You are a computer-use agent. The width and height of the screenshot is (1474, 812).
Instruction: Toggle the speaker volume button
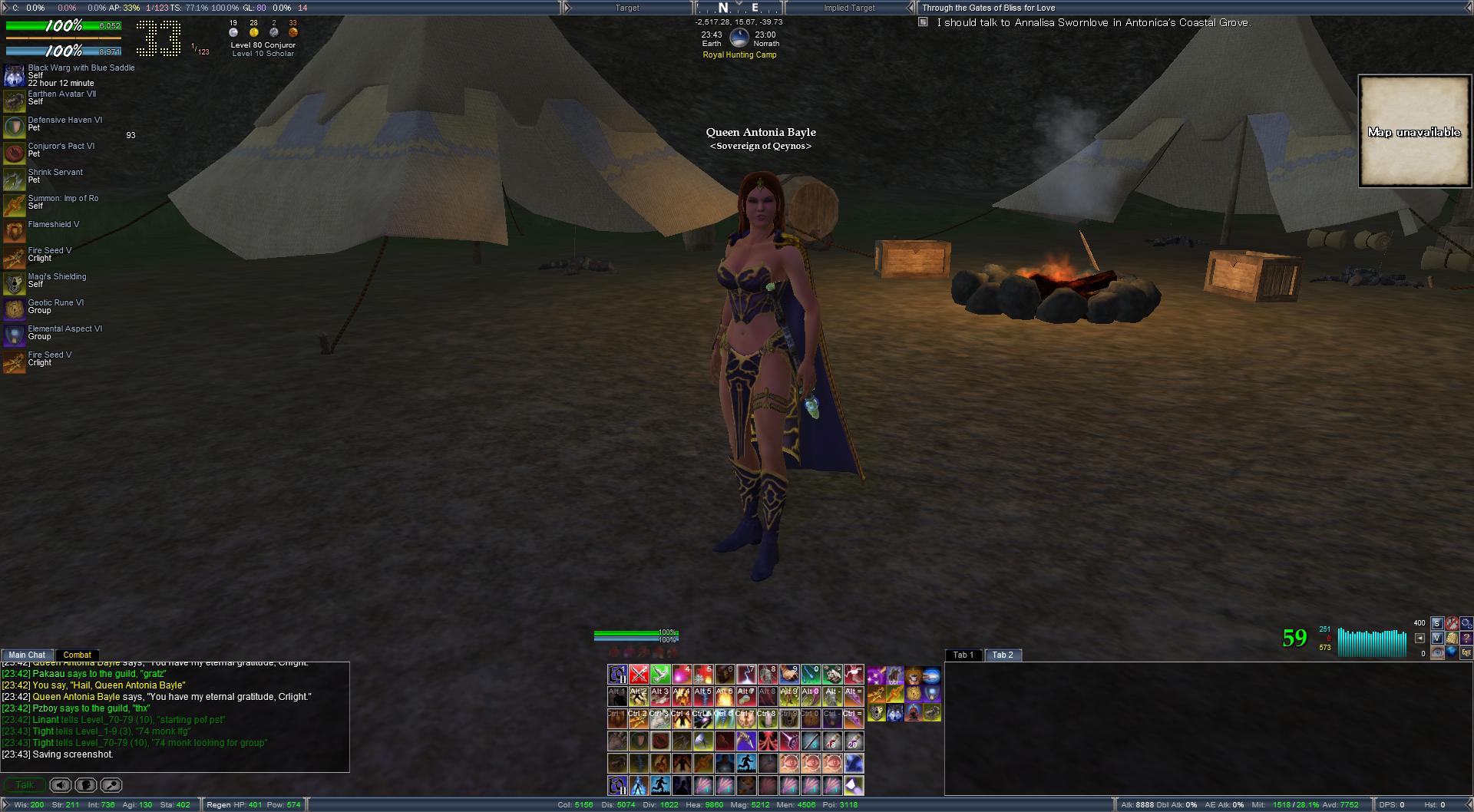61,785
